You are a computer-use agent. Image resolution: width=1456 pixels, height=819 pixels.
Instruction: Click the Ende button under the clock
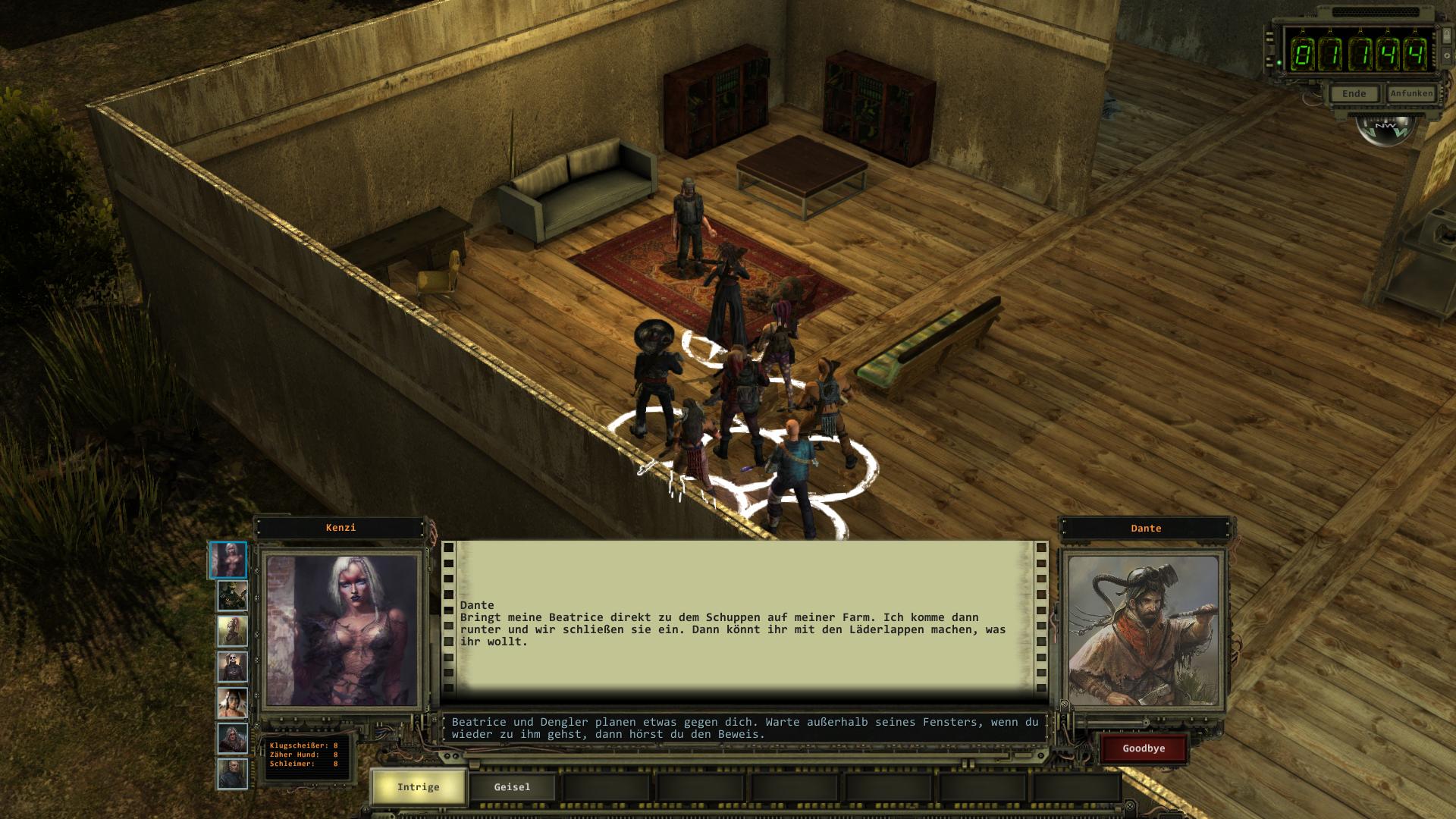pos(1354,94)
